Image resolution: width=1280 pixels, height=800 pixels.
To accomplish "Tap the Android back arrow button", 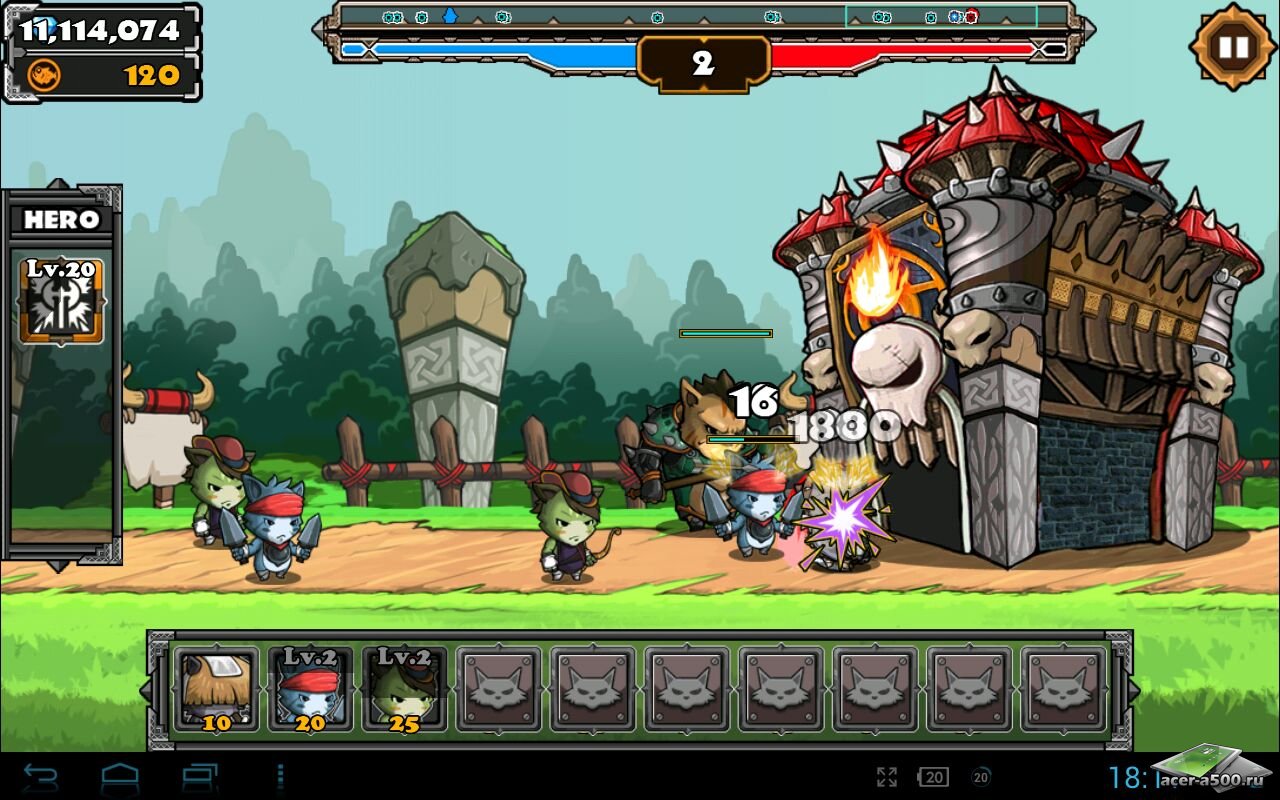I will click(x=41, y=776).
